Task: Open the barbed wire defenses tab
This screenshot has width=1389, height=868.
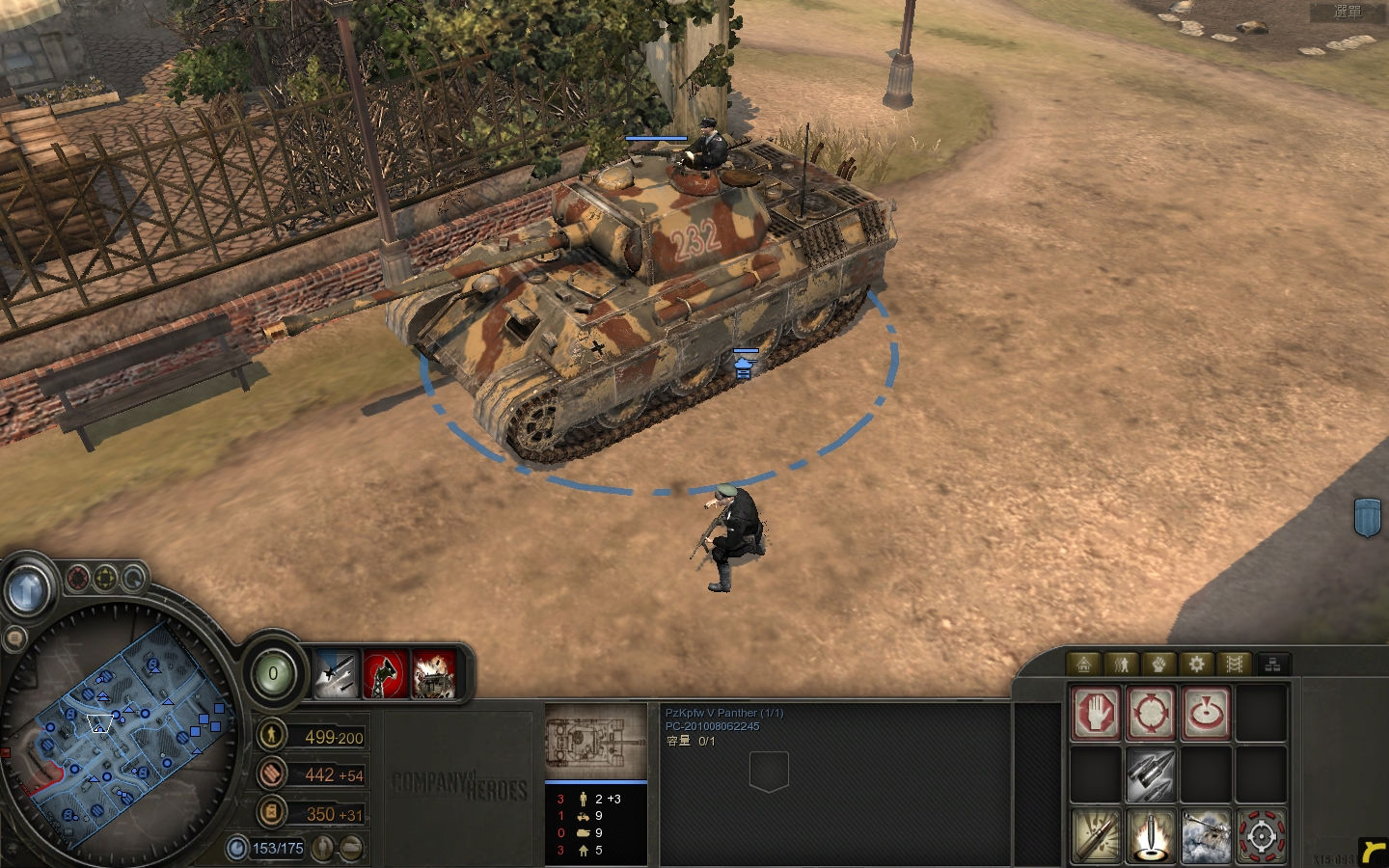Action: pyautogui.click(x=1234, y=664)
